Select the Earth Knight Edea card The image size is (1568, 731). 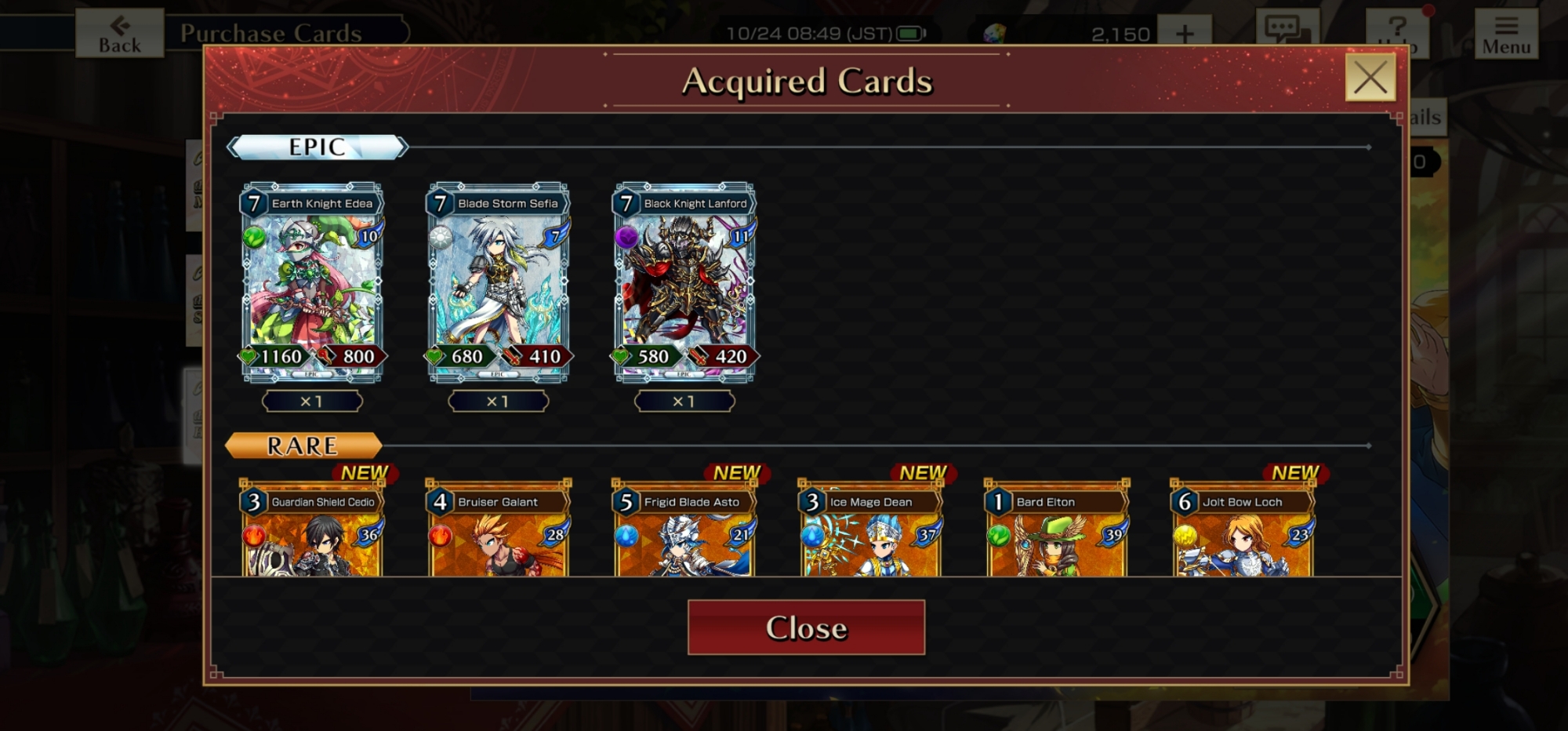click(x=312, y=283)
